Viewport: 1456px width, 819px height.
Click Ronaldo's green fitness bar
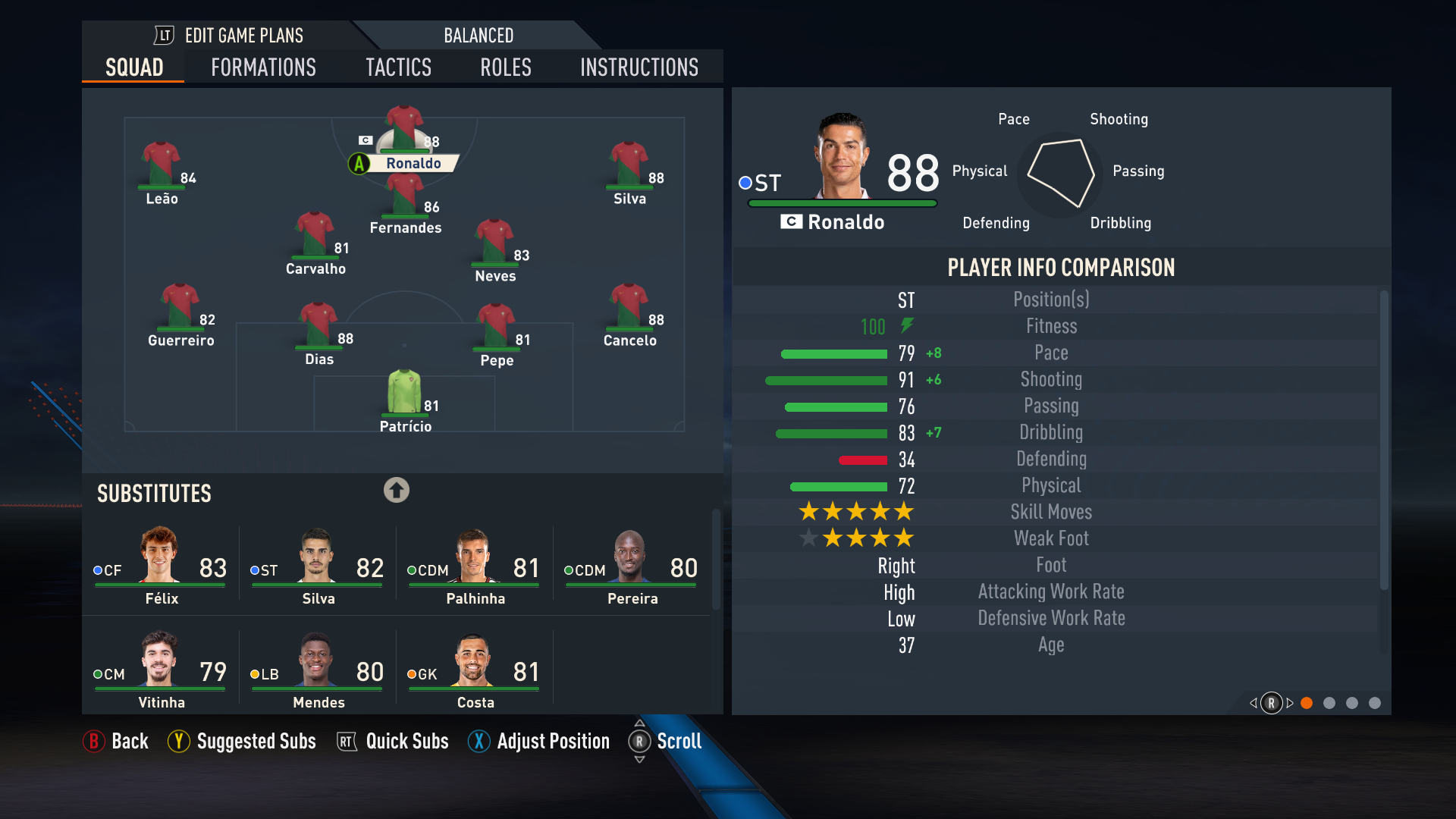[842, 202]
